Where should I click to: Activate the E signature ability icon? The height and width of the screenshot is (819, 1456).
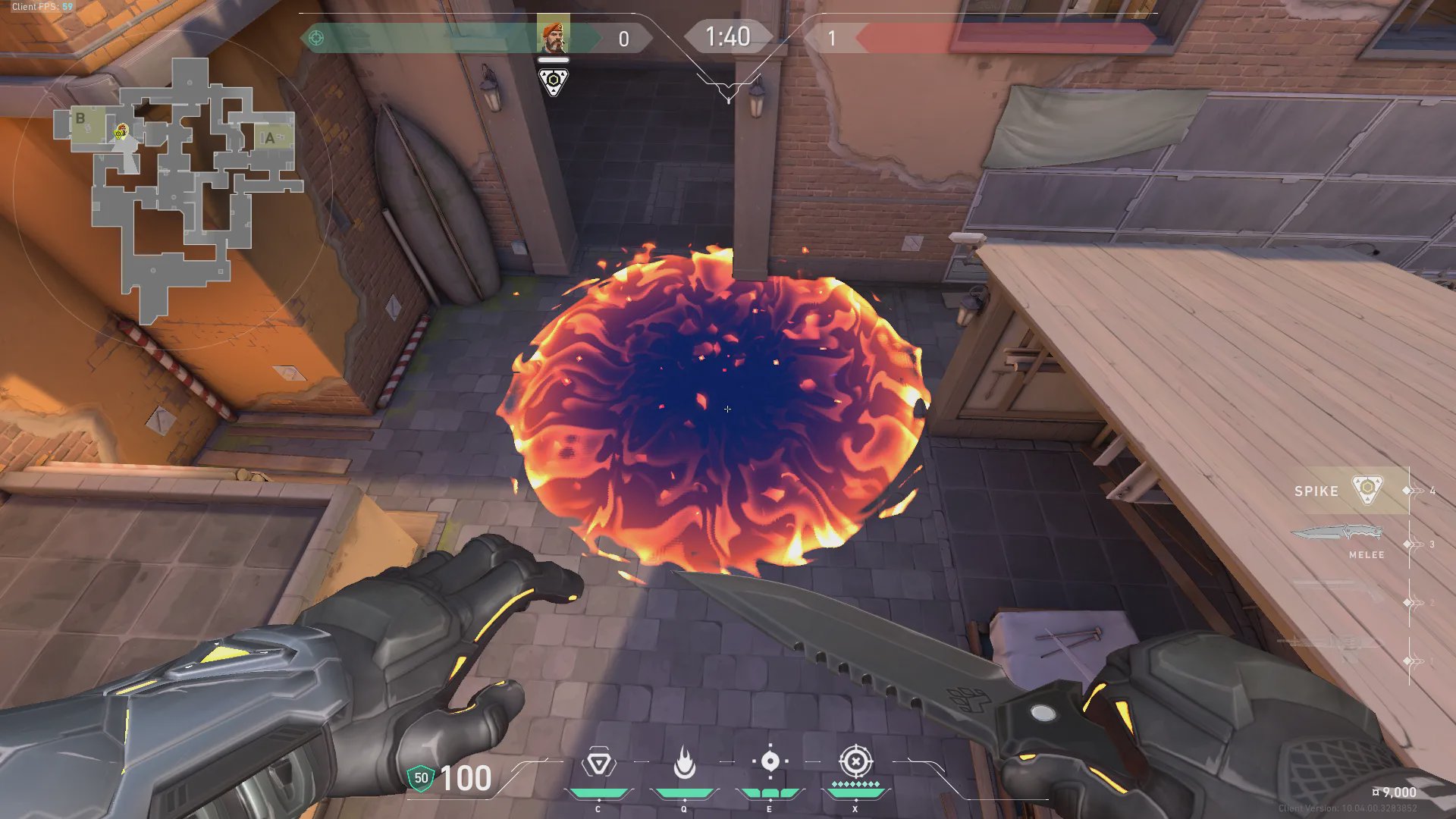coord(770,761)
